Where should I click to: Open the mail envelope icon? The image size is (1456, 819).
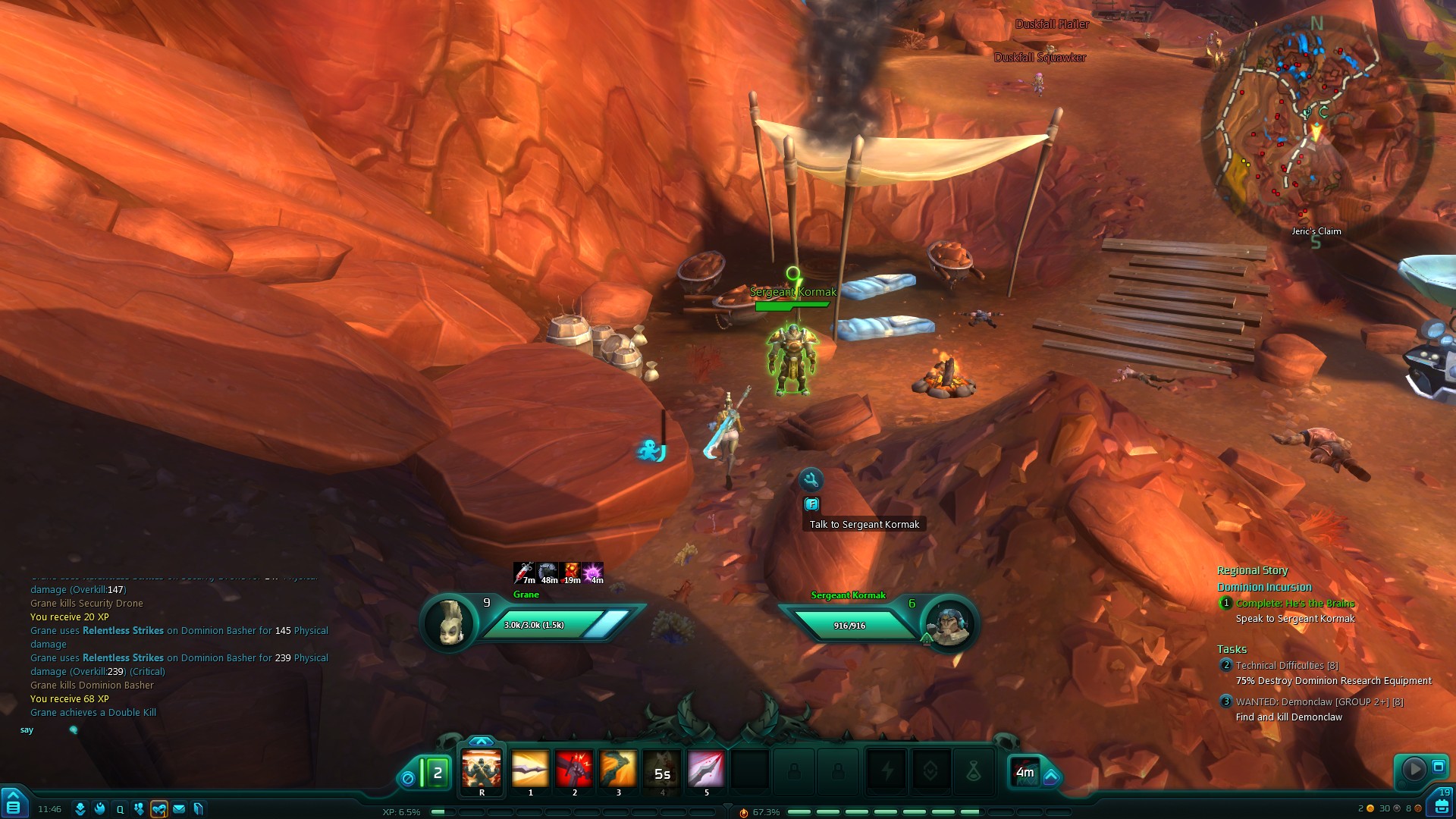tap(179, 809)
